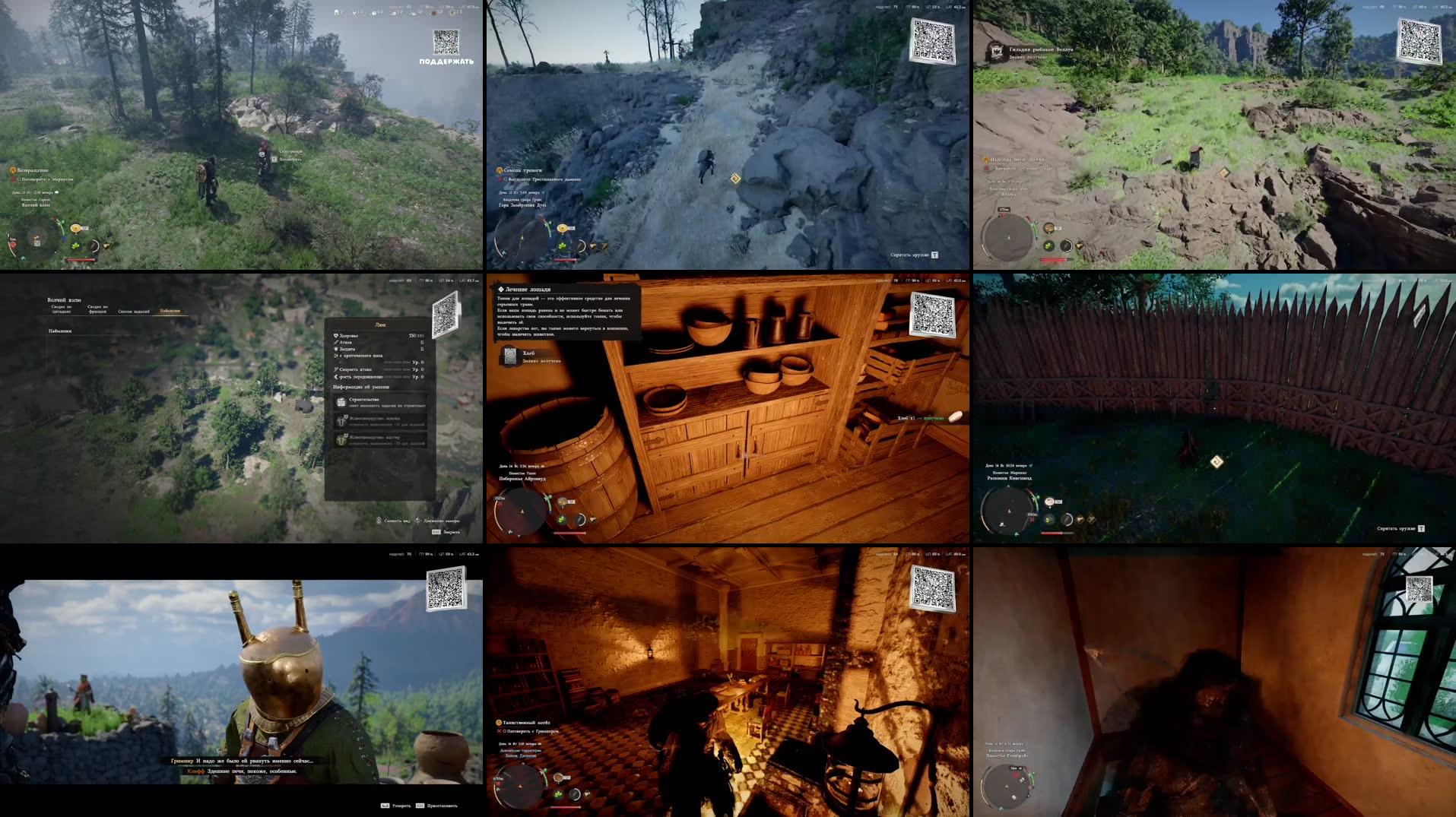This screenshot has height=817, width=1456.
Task: Click the Животноводство основы skill icon
Action: click(341, 421)
